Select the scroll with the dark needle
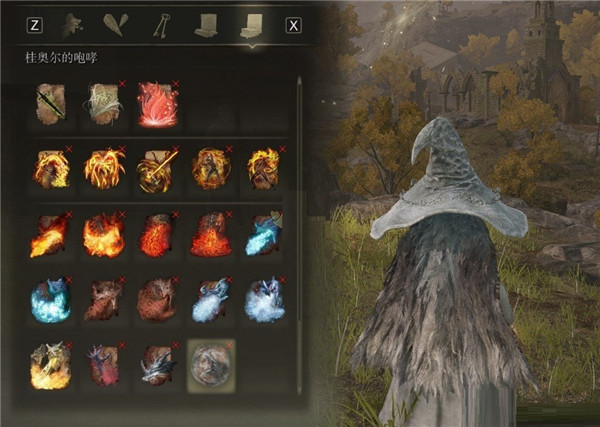The height and width of the screenshot is (427, 600). 50,103
